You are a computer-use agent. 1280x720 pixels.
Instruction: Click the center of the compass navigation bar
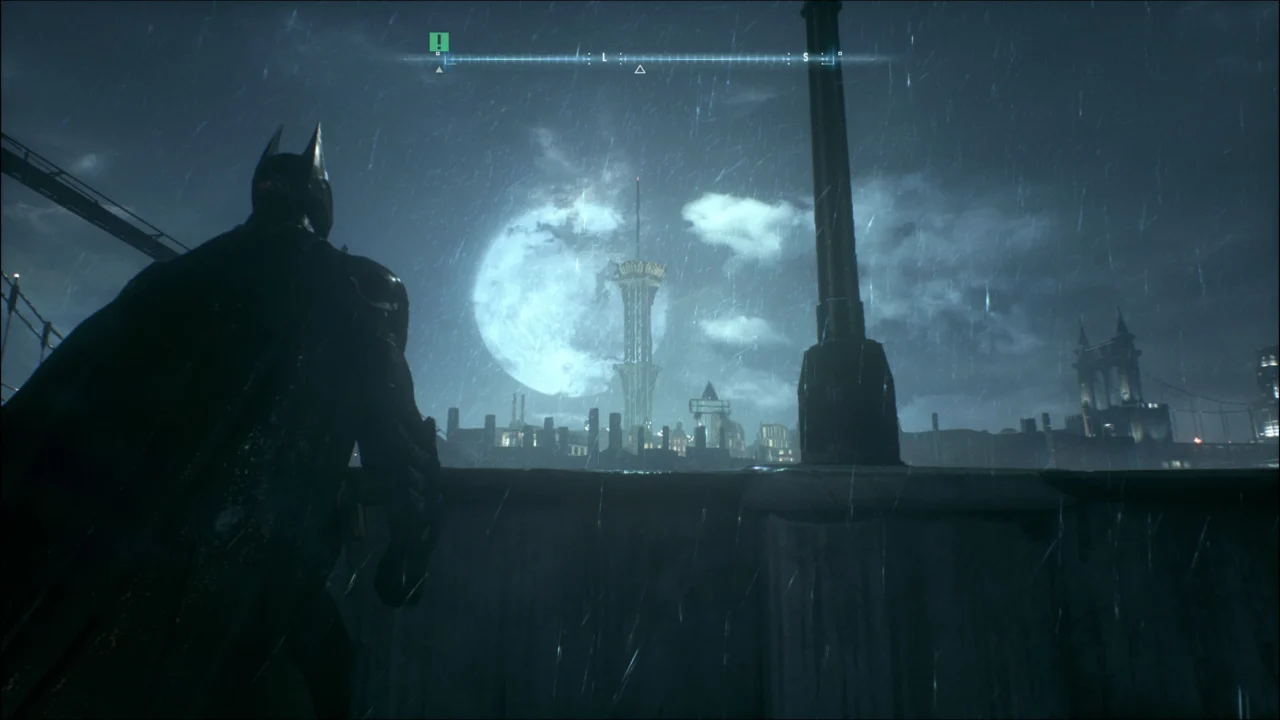click(640, 58)
